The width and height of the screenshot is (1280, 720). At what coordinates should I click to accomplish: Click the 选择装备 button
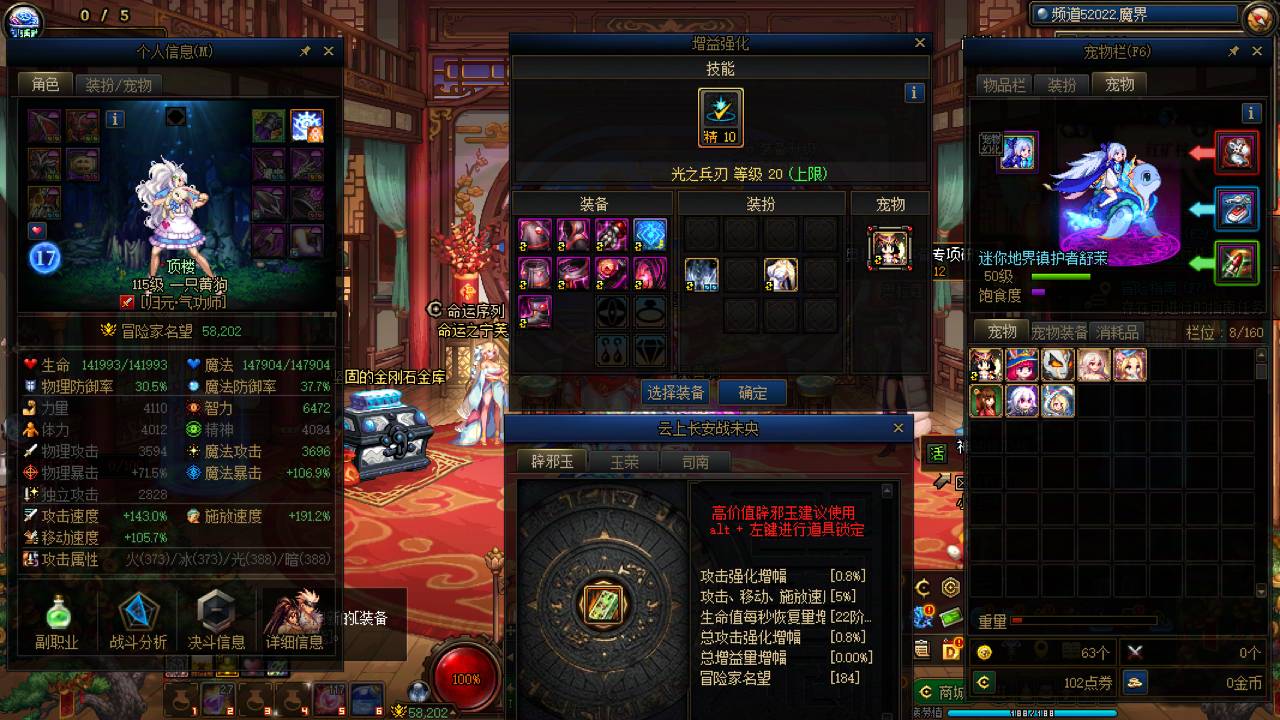678,393
